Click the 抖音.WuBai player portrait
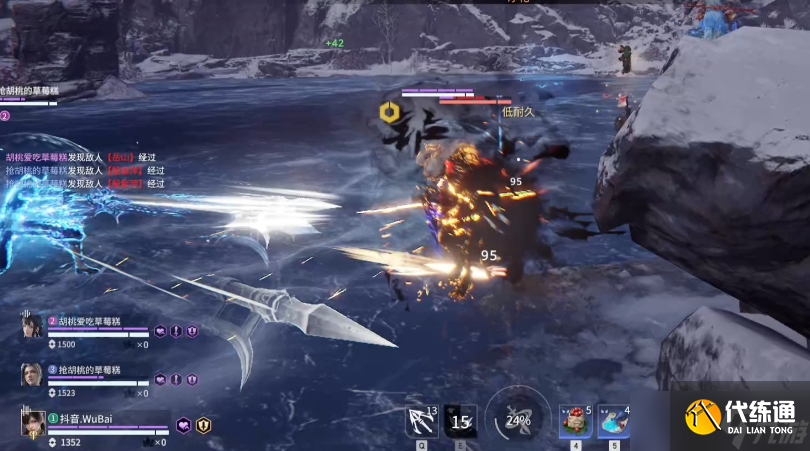The width and height of the screenshot is (810, 451). click(x=33, y=423)
